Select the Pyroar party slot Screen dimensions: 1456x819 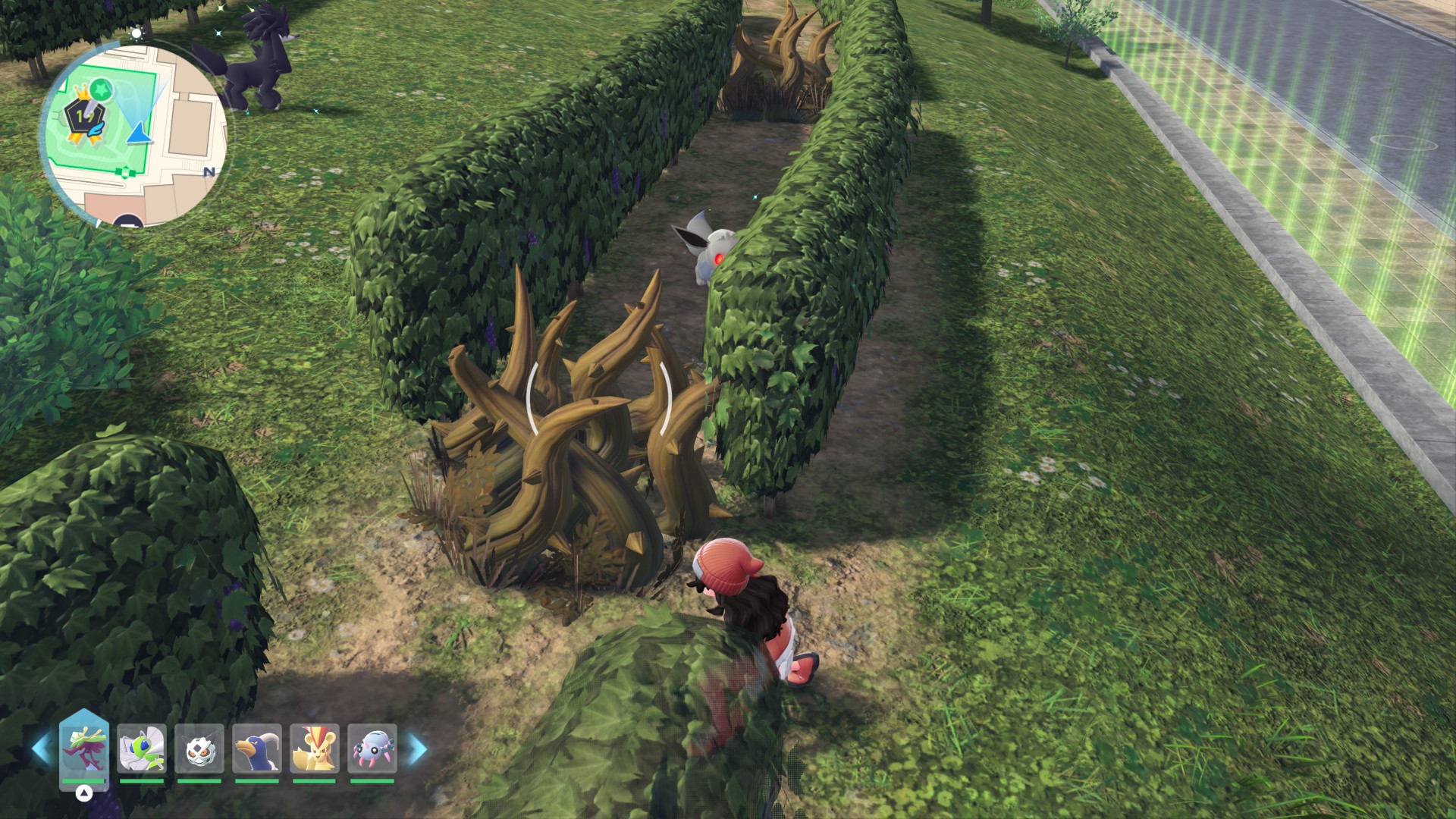tap(315, 748)
